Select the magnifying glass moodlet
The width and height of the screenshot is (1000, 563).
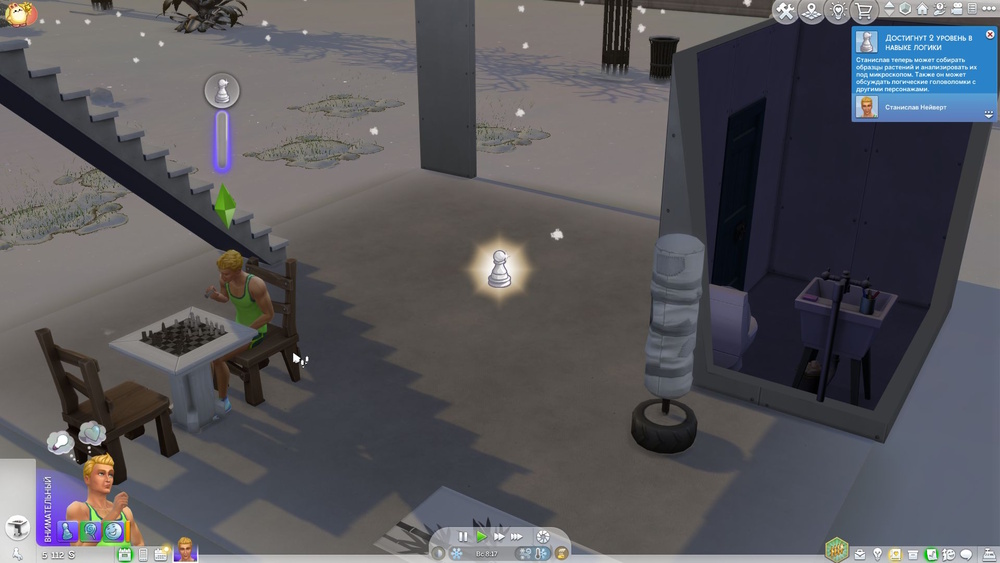(92, 531)
